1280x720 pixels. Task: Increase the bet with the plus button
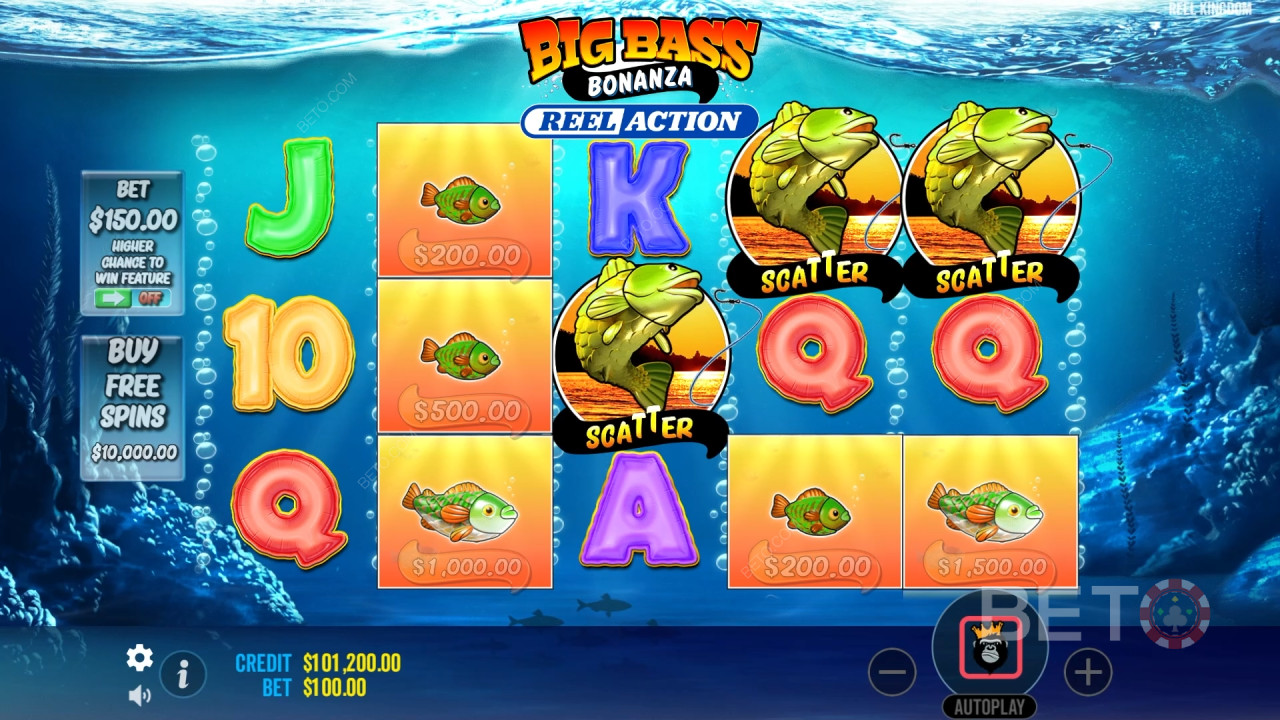point(1088,674)
